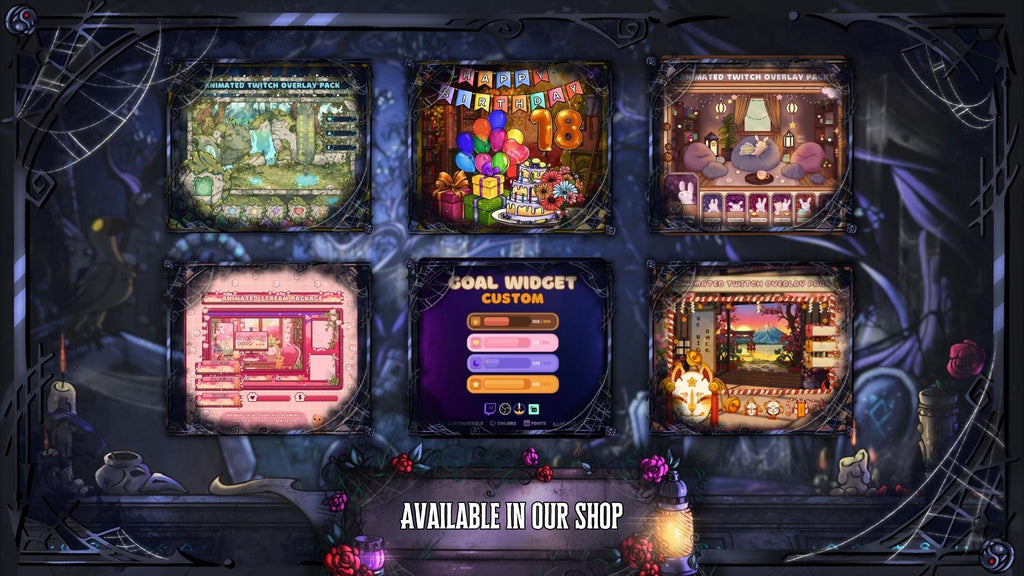Open the green forest Twitch overlay thumbnail
The width and height of the screenshot is (1024, 576).
point(269,145)
